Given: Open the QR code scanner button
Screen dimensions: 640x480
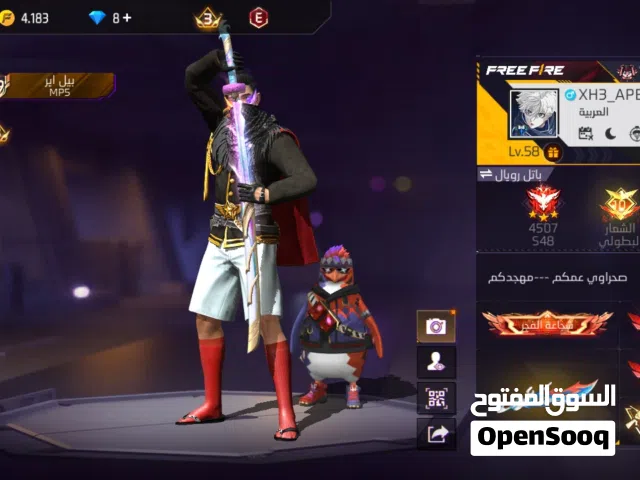Looking at the screenshot, I should tap(436, 398).
